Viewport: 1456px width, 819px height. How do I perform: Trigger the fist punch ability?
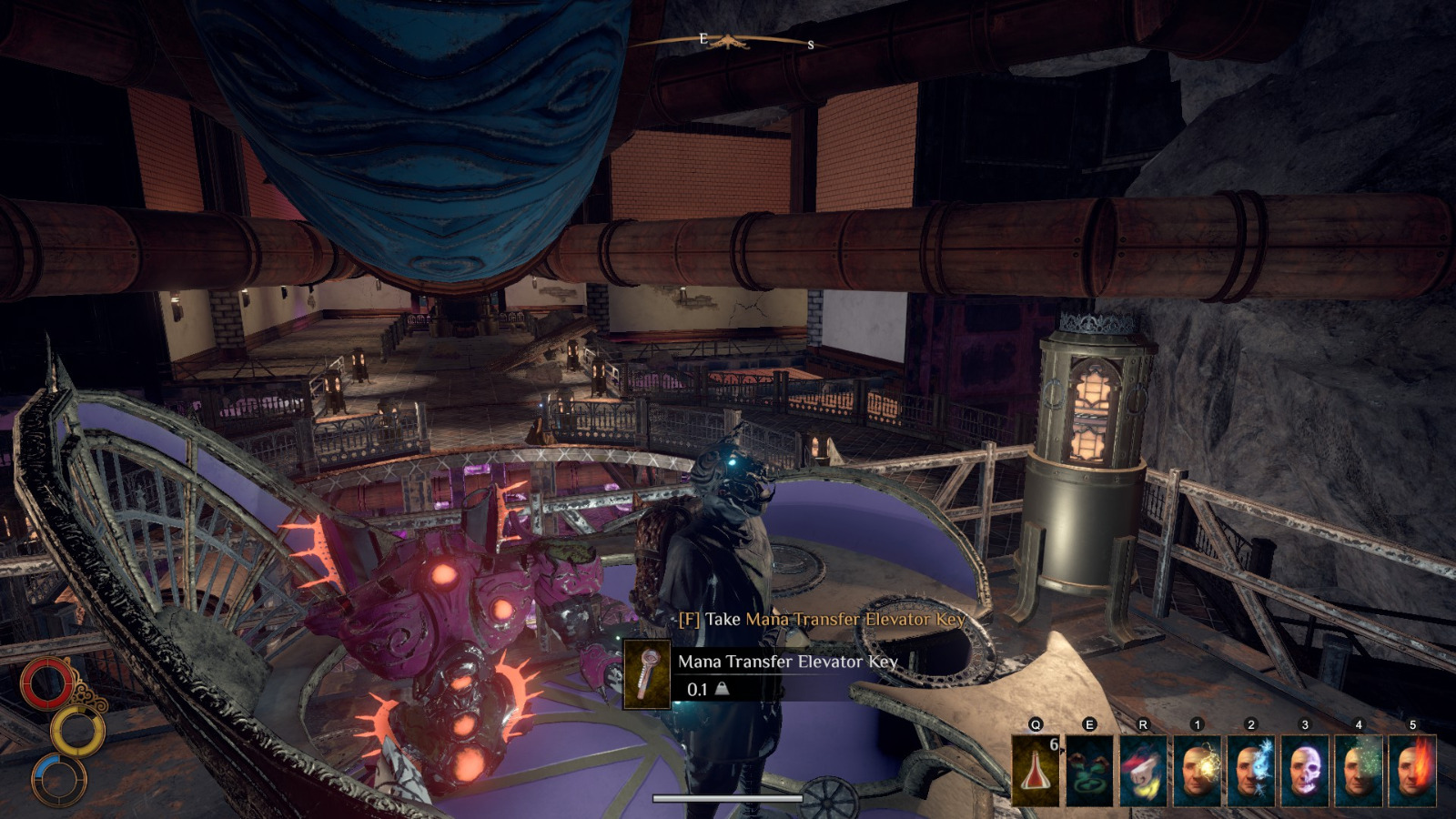(1143, 770)
